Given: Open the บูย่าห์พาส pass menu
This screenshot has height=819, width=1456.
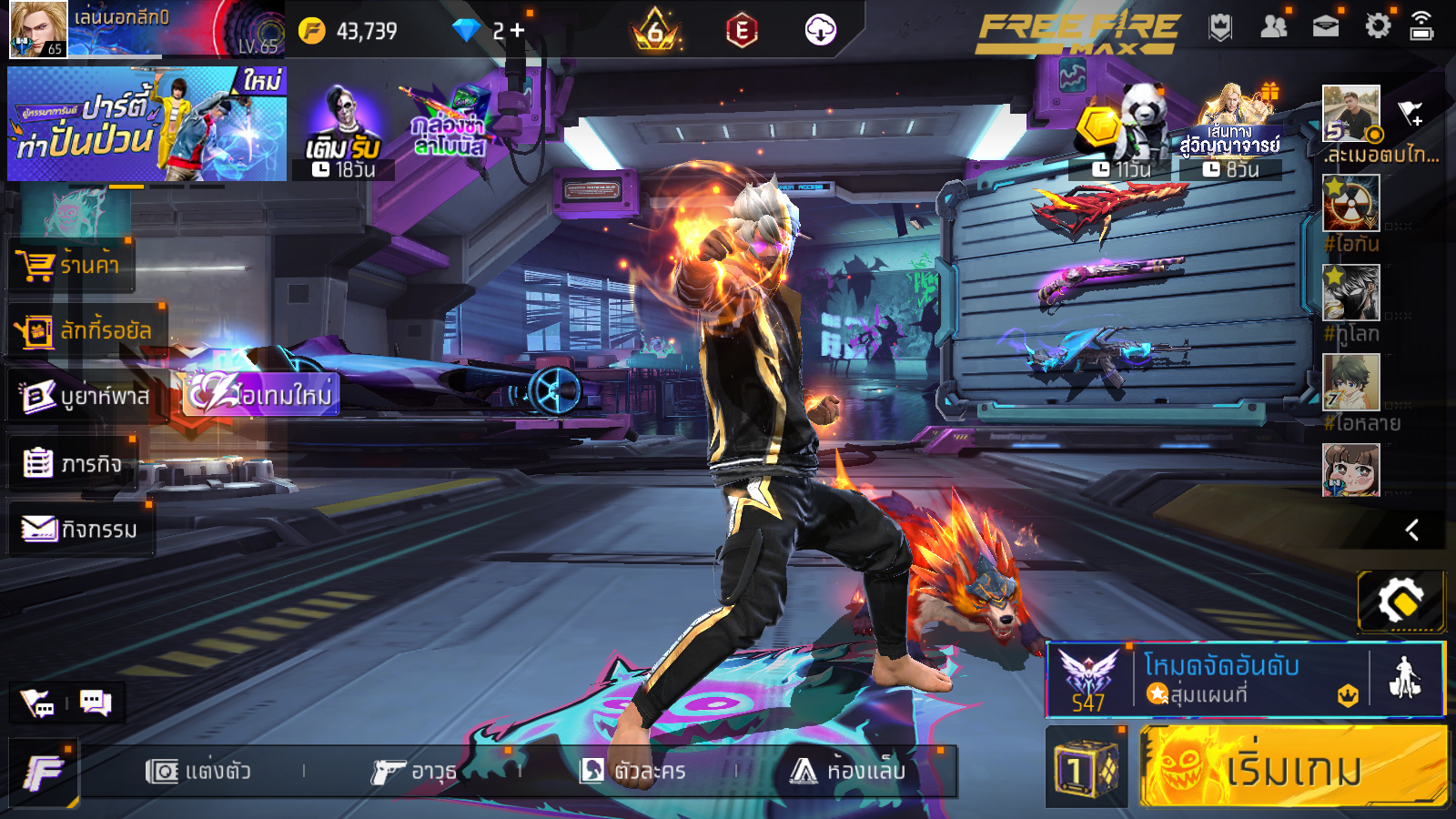Looking at the screenshot, I should click(86, 396).
